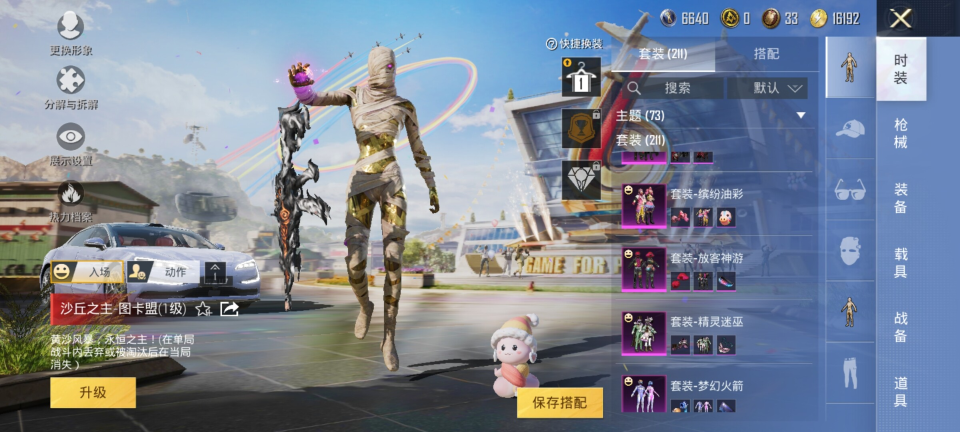Select the 入场 entrance emote button

coord(87,271)
